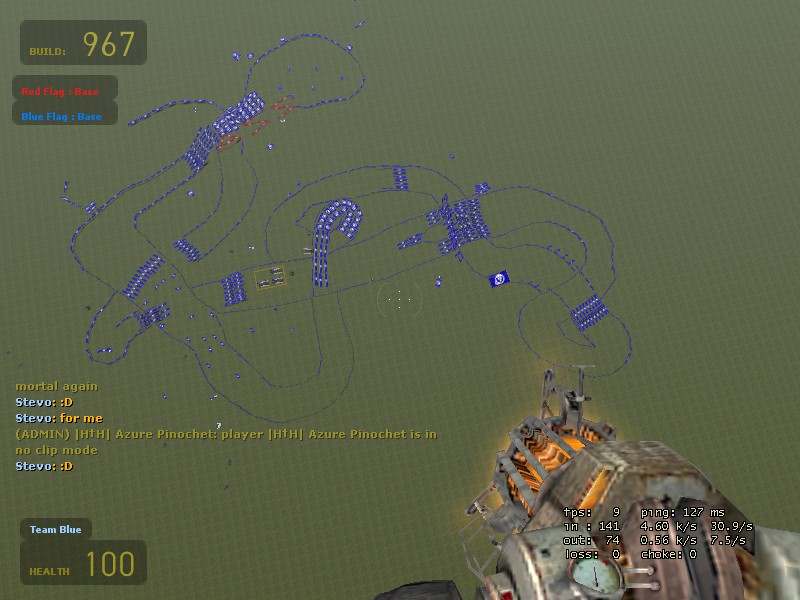Click the admin no clip chat message
The width and height of the screenshot is (800, 600).
225,441
